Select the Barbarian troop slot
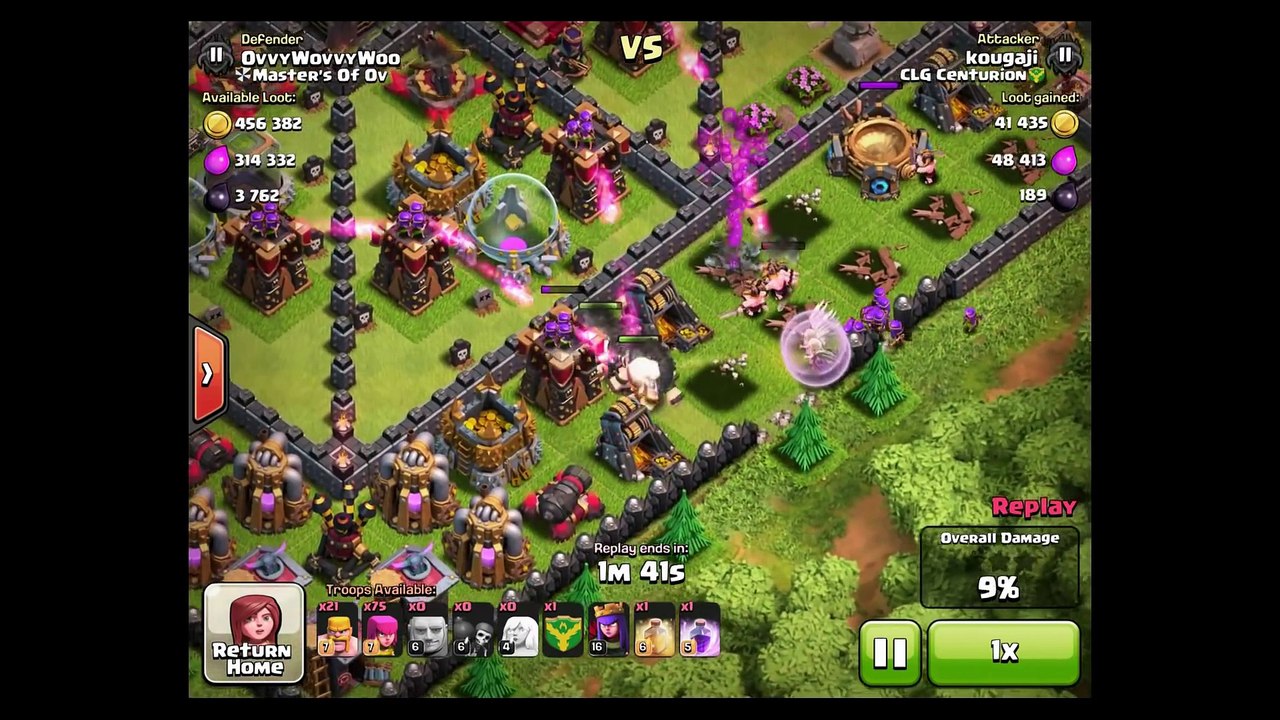1280x720 pixels. pyautogui.click(x=337, y=630)
